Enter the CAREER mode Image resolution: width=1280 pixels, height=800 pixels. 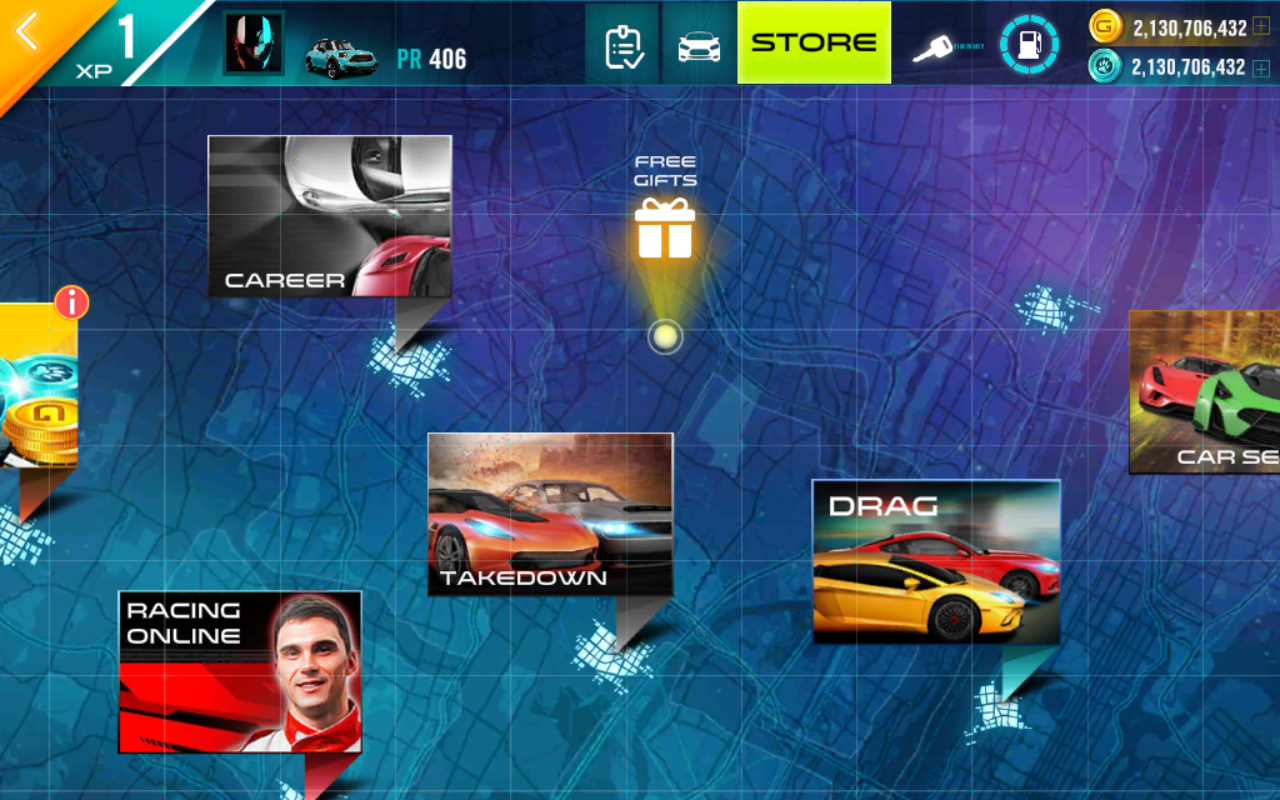[x=330, y=216]
